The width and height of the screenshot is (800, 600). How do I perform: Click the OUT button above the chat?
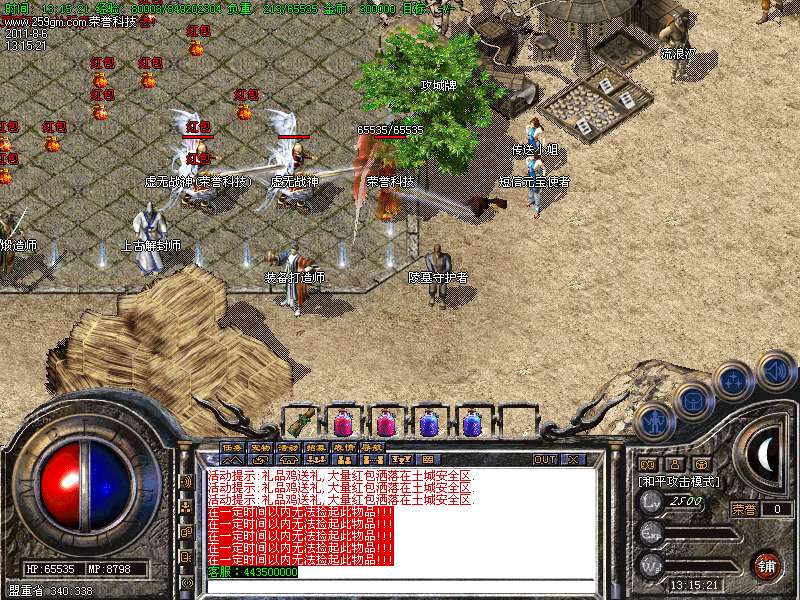(x=544, y=460)
